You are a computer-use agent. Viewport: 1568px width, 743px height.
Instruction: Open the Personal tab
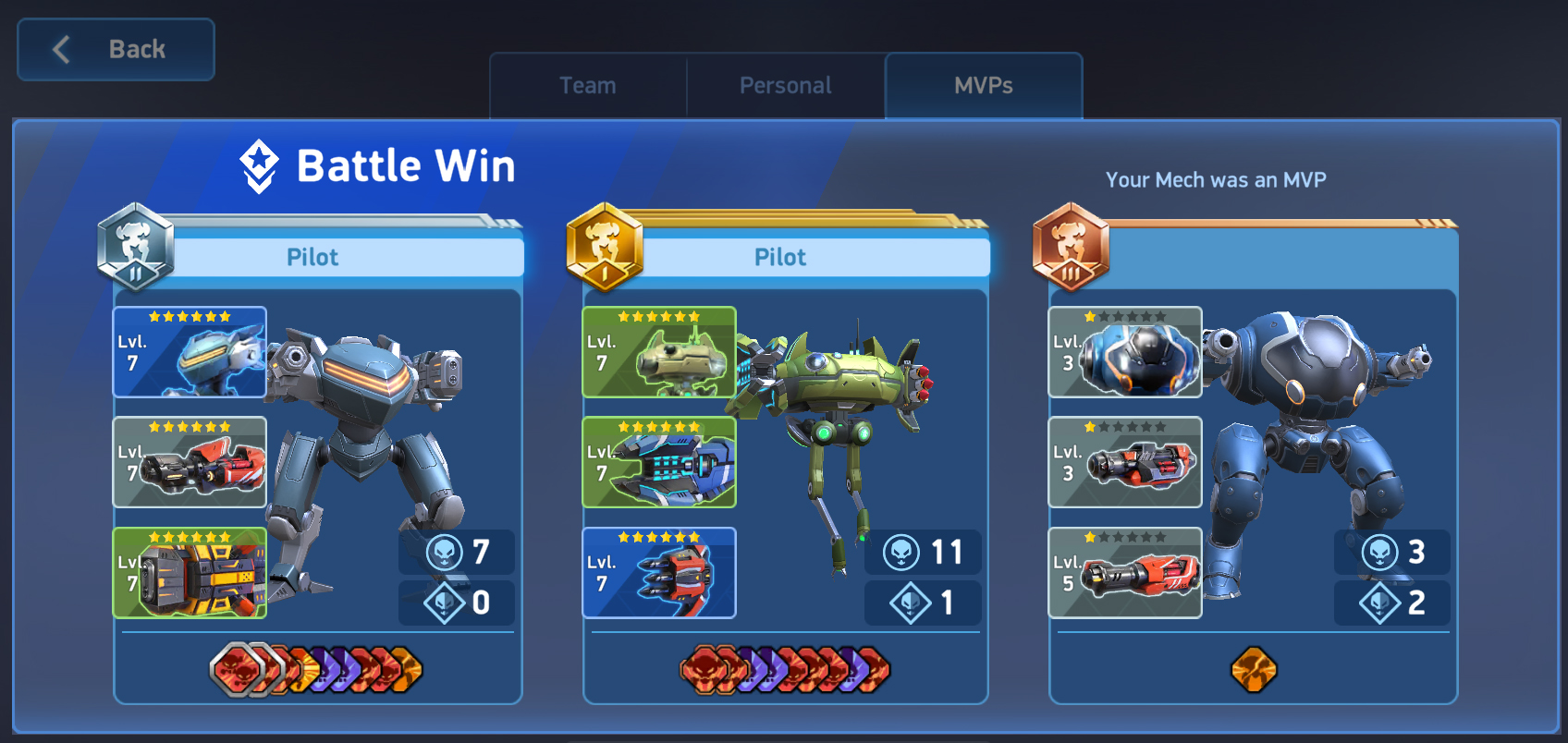(x=784, y=85)
